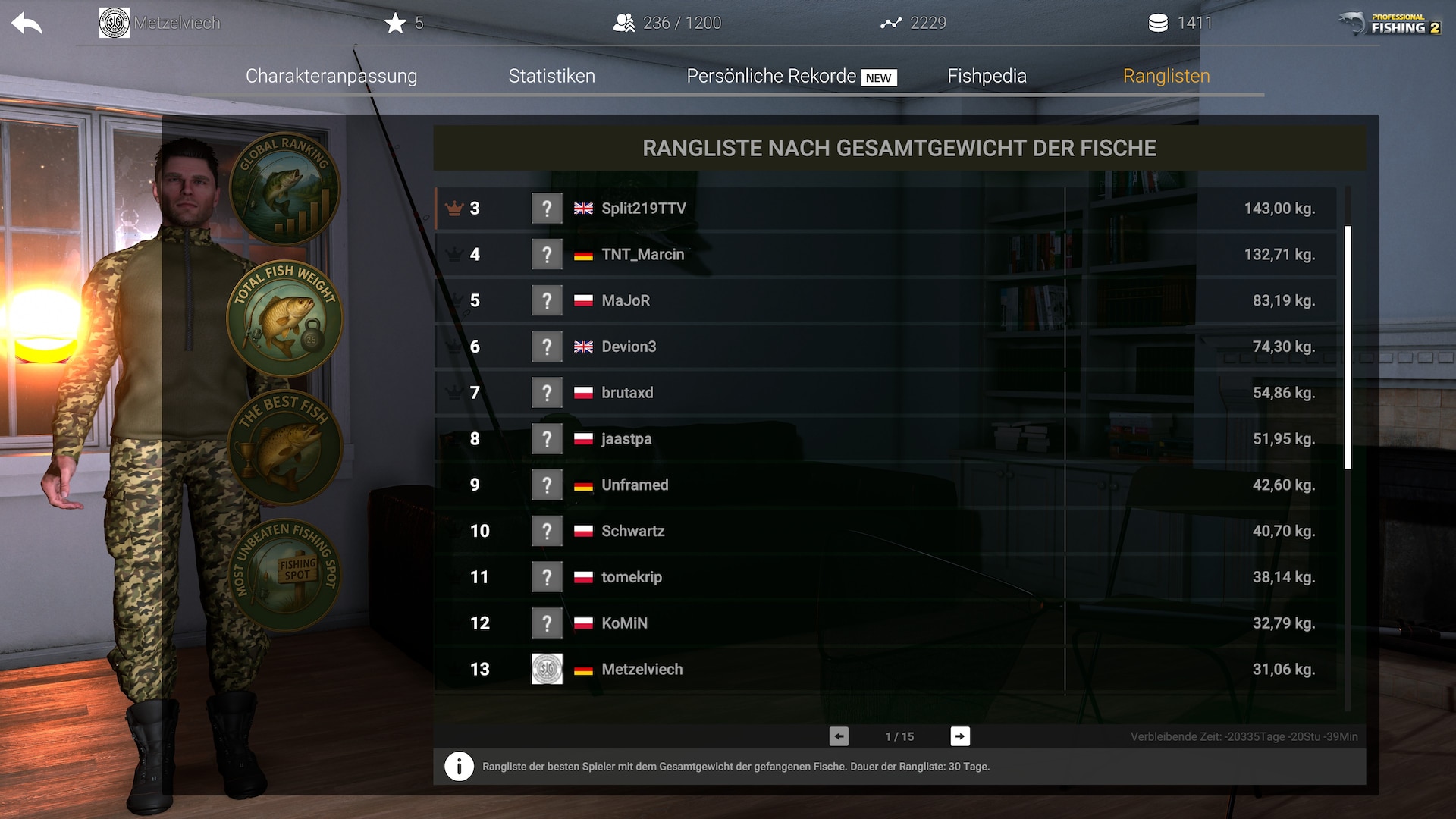Select the Ranglisten tab
1456x819 pixels.
[x=1166, y=76]
